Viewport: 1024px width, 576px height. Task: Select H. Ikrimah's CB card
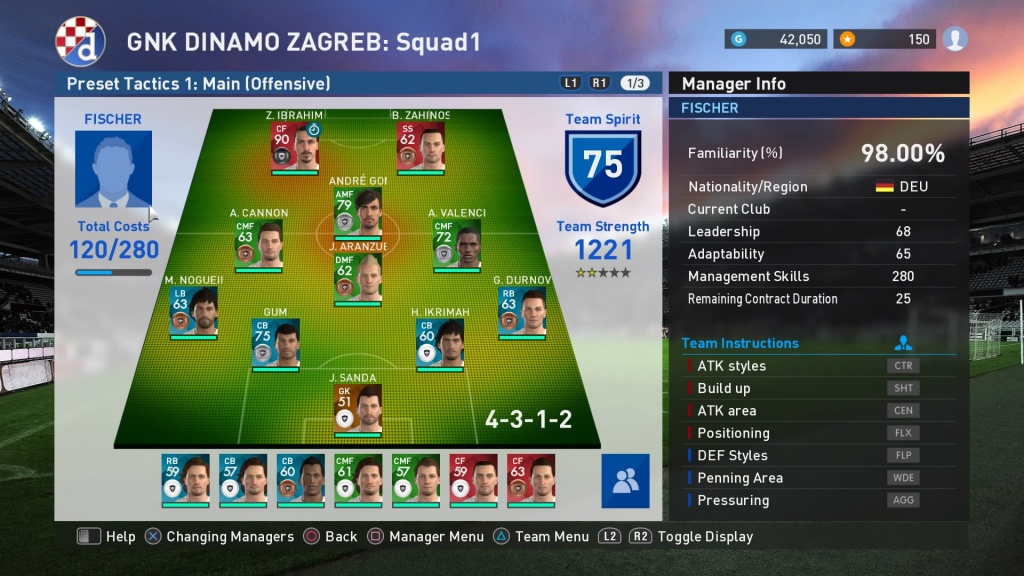click(x=441, y=343)
